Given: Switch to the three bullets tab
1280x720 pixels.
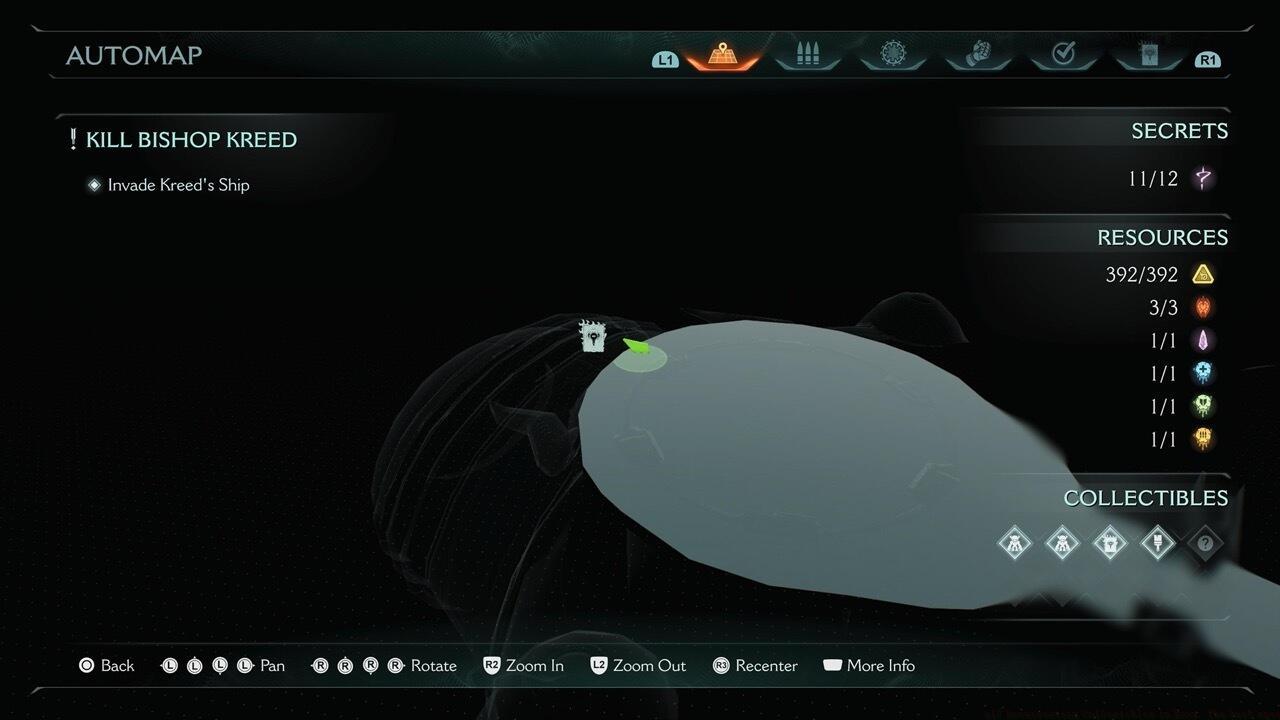Looking at the screenshot, I should (x=807, y=55).
